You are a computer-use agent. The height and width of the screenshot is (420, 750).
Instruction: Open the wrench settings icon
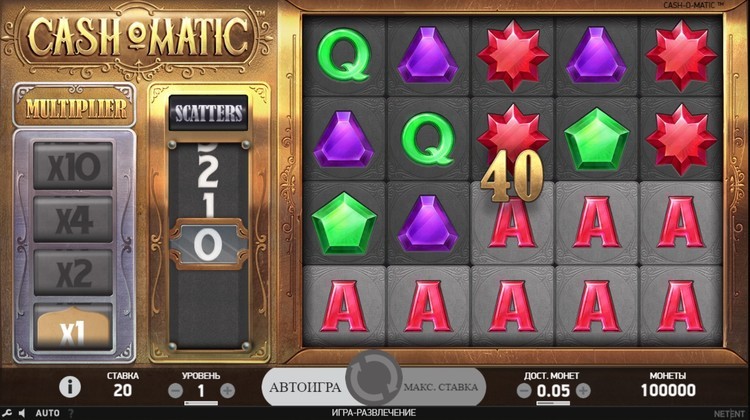pyautogui.click(x=8, y=412)
